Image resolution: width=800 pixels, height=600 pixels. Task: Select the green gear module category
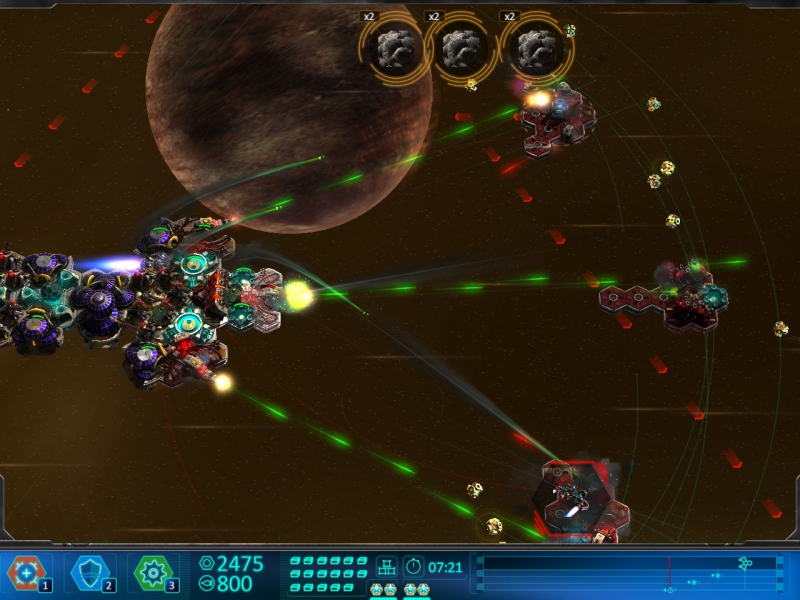[153, 573]
